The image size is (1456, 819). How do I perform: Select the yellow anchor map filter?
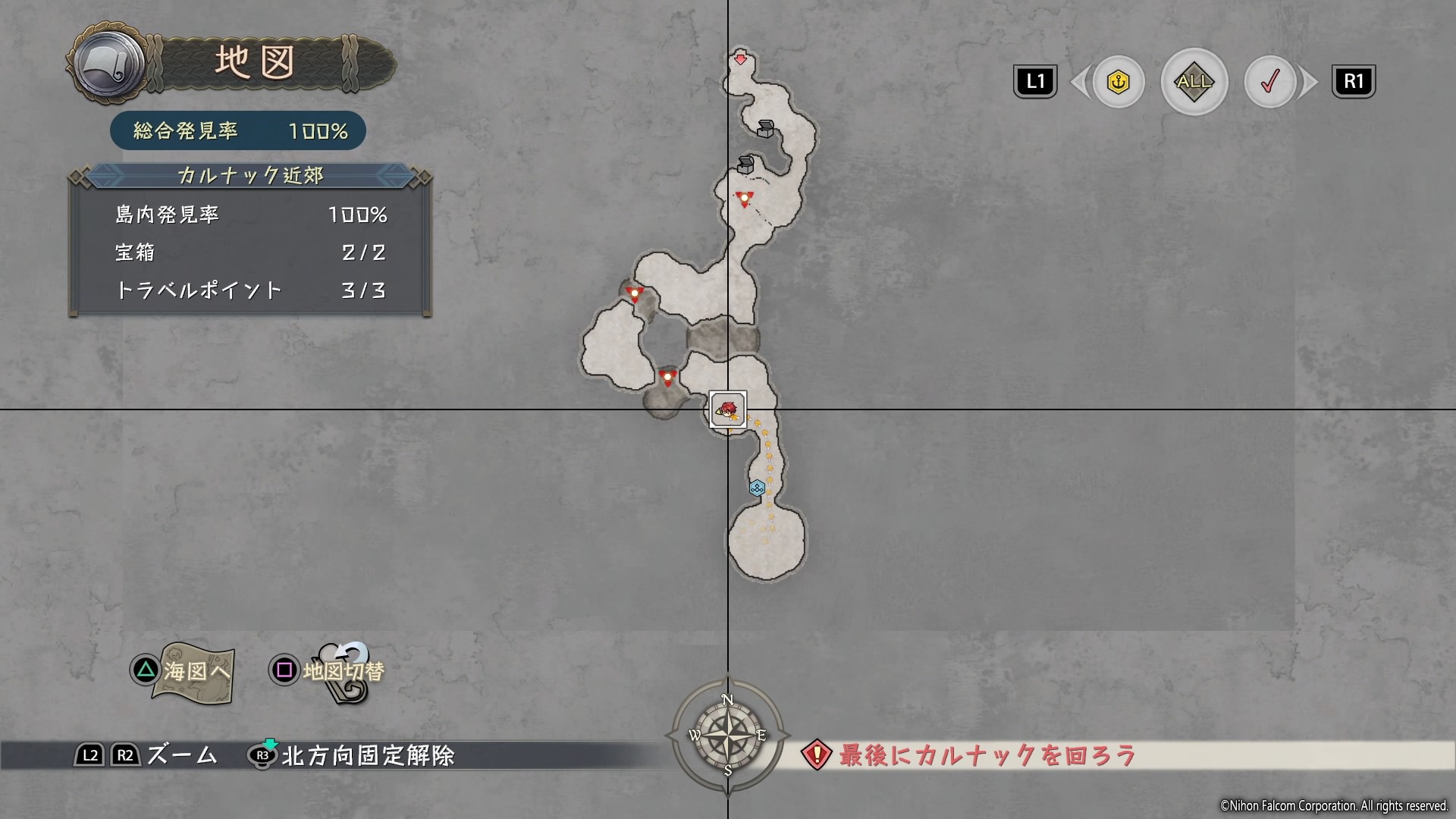[1118, 82]
